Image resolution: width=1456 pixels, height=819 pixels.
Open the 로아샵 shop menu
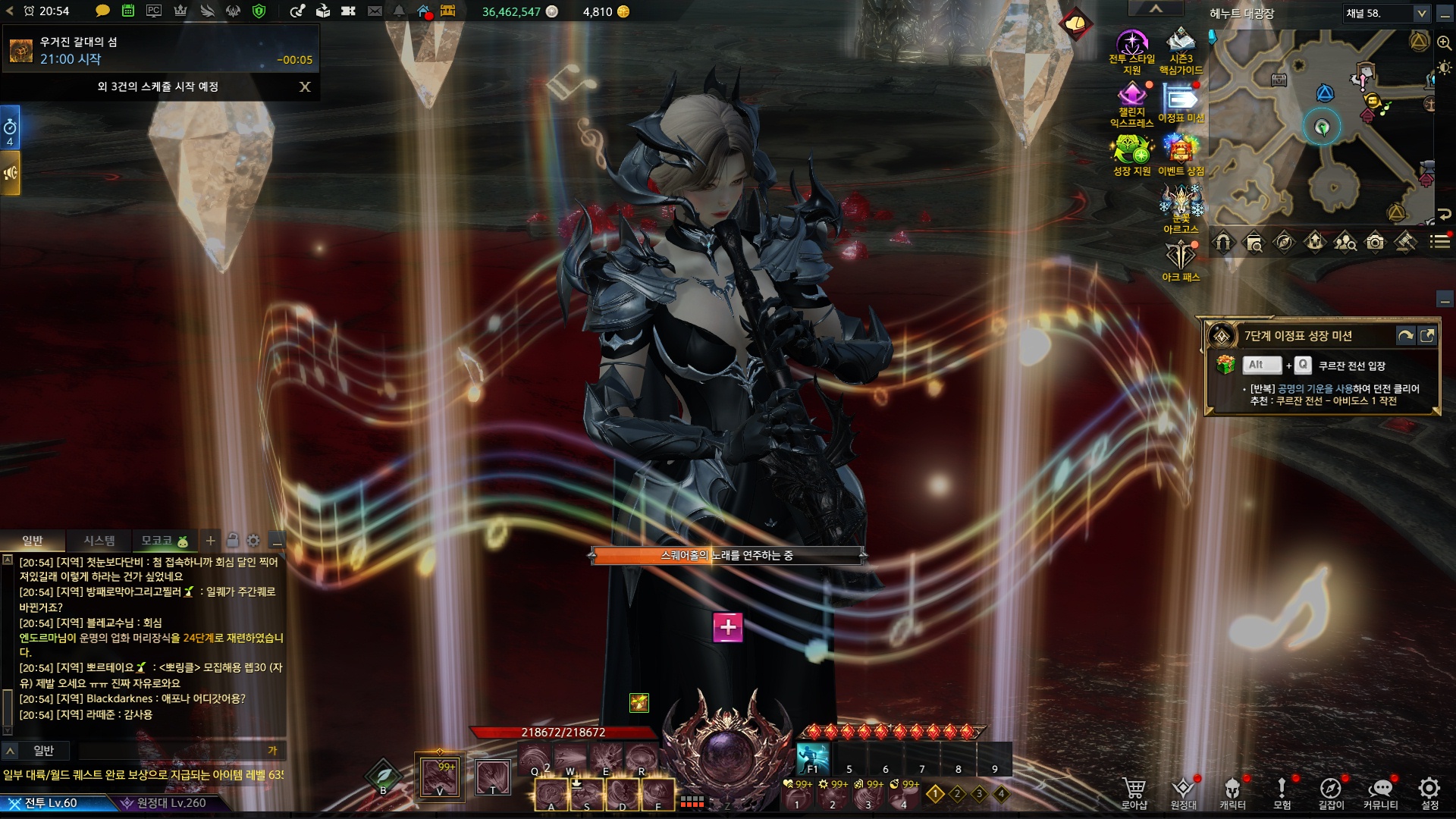[1134, 792]
